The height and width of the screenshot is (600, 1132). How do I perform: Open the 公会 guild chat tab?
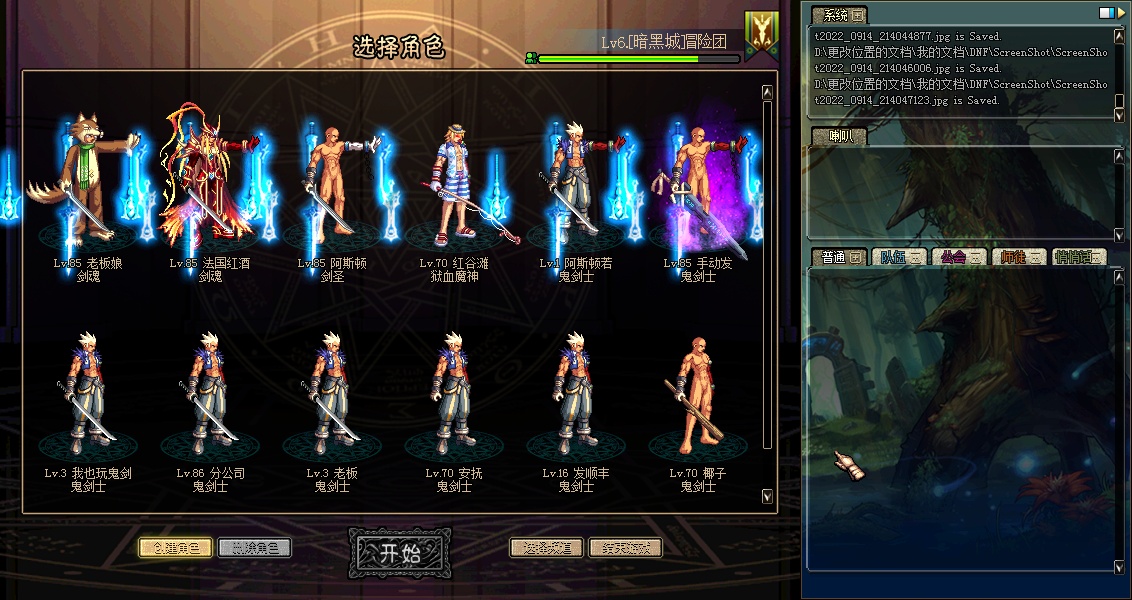958,257
